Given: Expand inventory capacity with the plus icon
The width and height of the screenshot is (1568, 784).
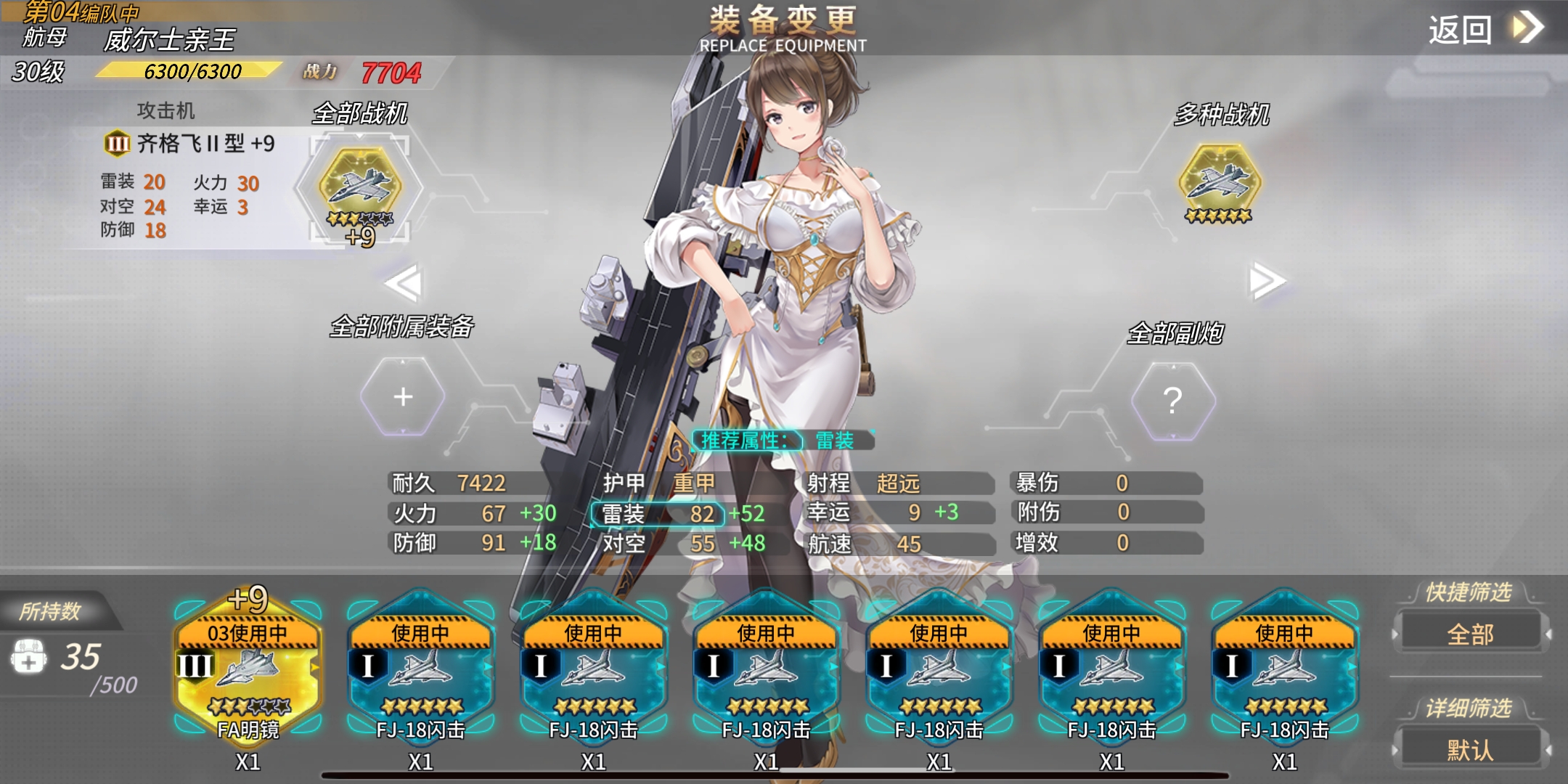Looking at the screenshot, I should pos(28,657).
